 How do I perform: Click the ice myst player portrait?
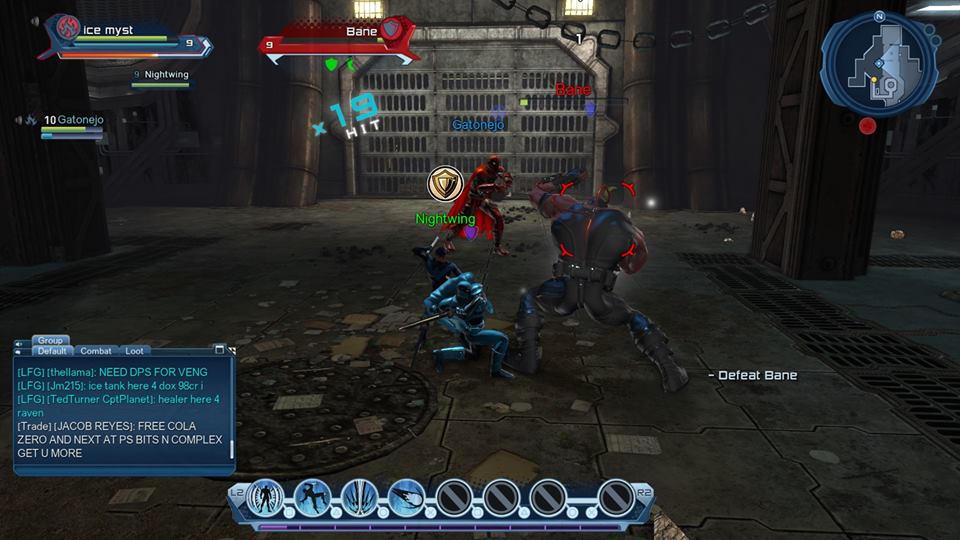[x=64, y=30]
